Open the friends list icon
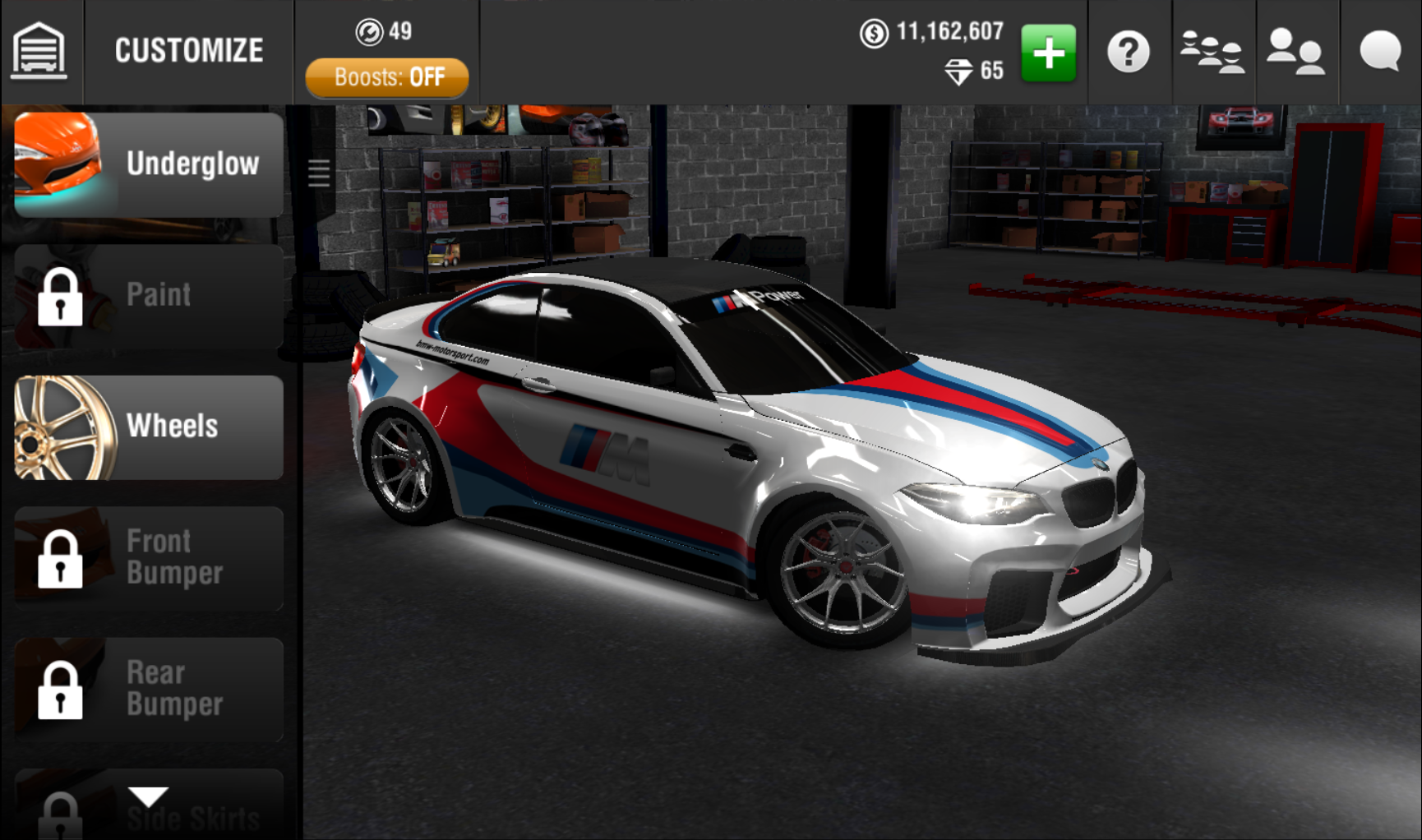 [1295, 53]
